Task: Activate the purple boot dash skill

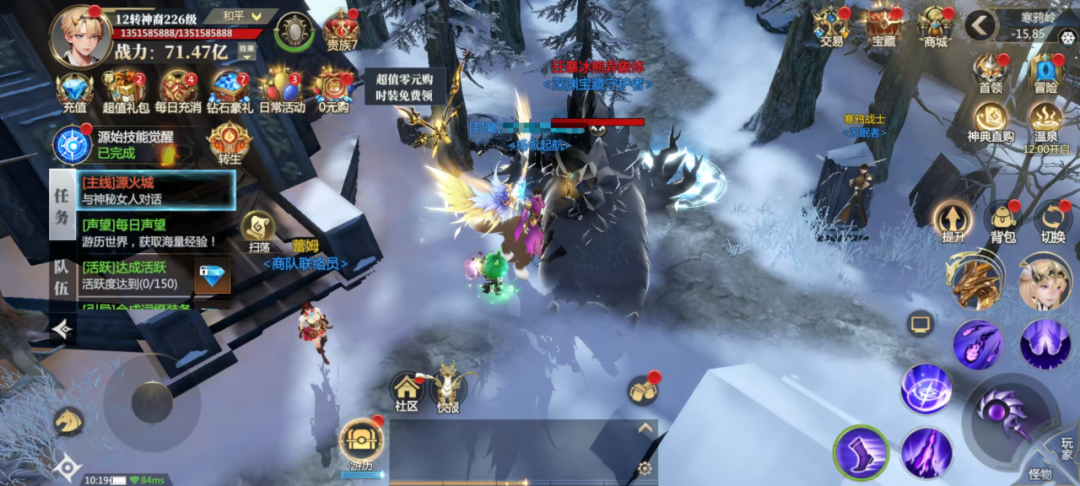Action: (860, 452)
